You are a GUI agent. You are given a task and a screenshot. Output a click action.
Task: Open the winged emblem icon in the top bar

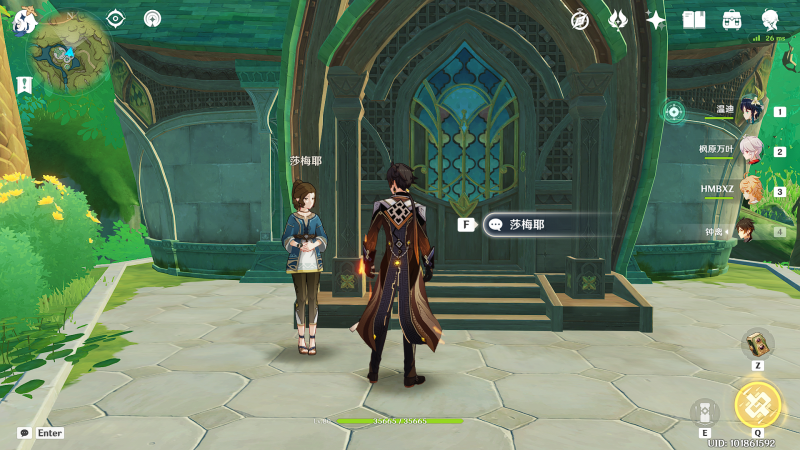click(x=618, y=19)
